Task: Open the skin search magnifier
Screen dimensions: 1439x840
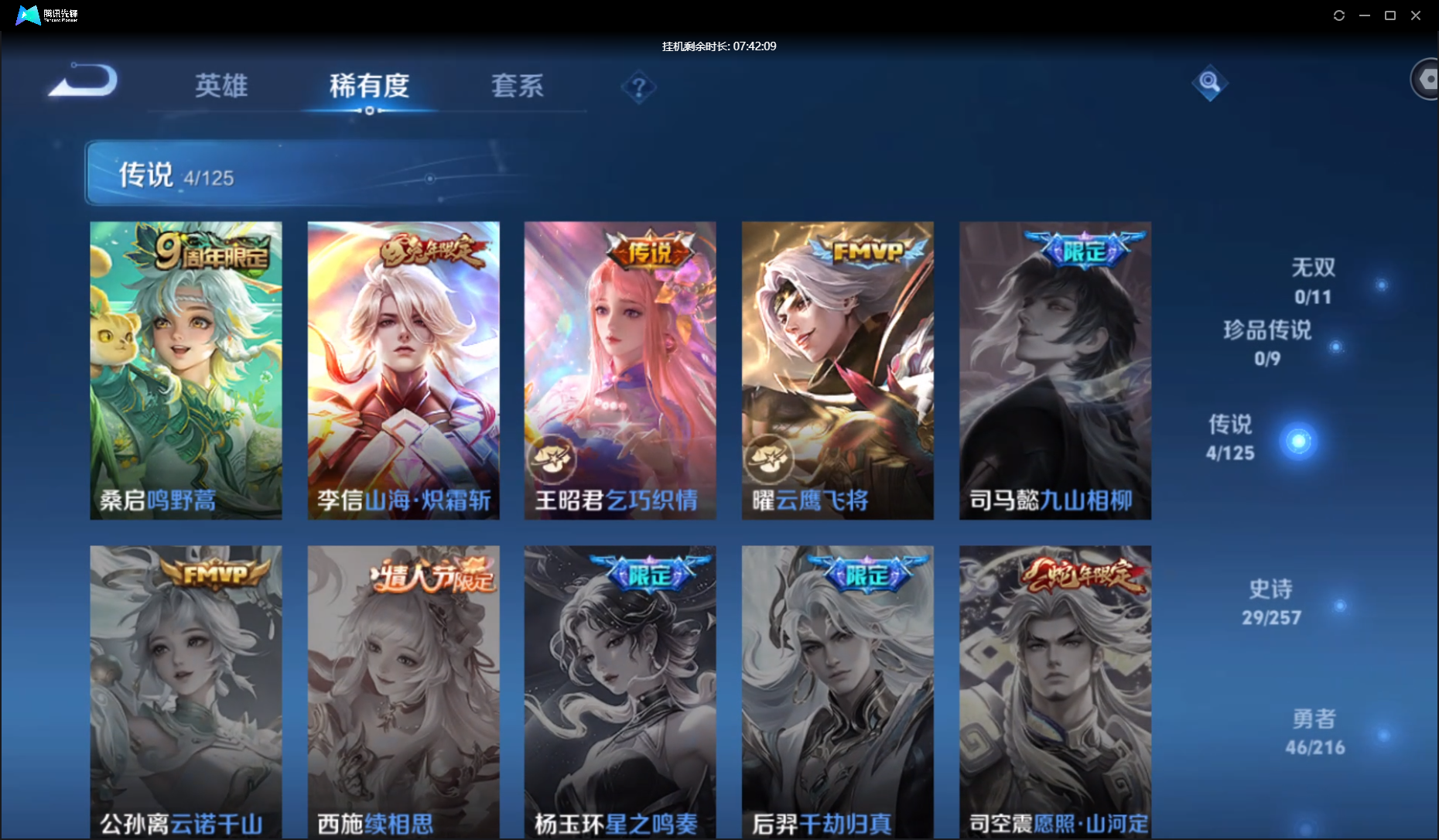Action: (x=1209, y=83)
